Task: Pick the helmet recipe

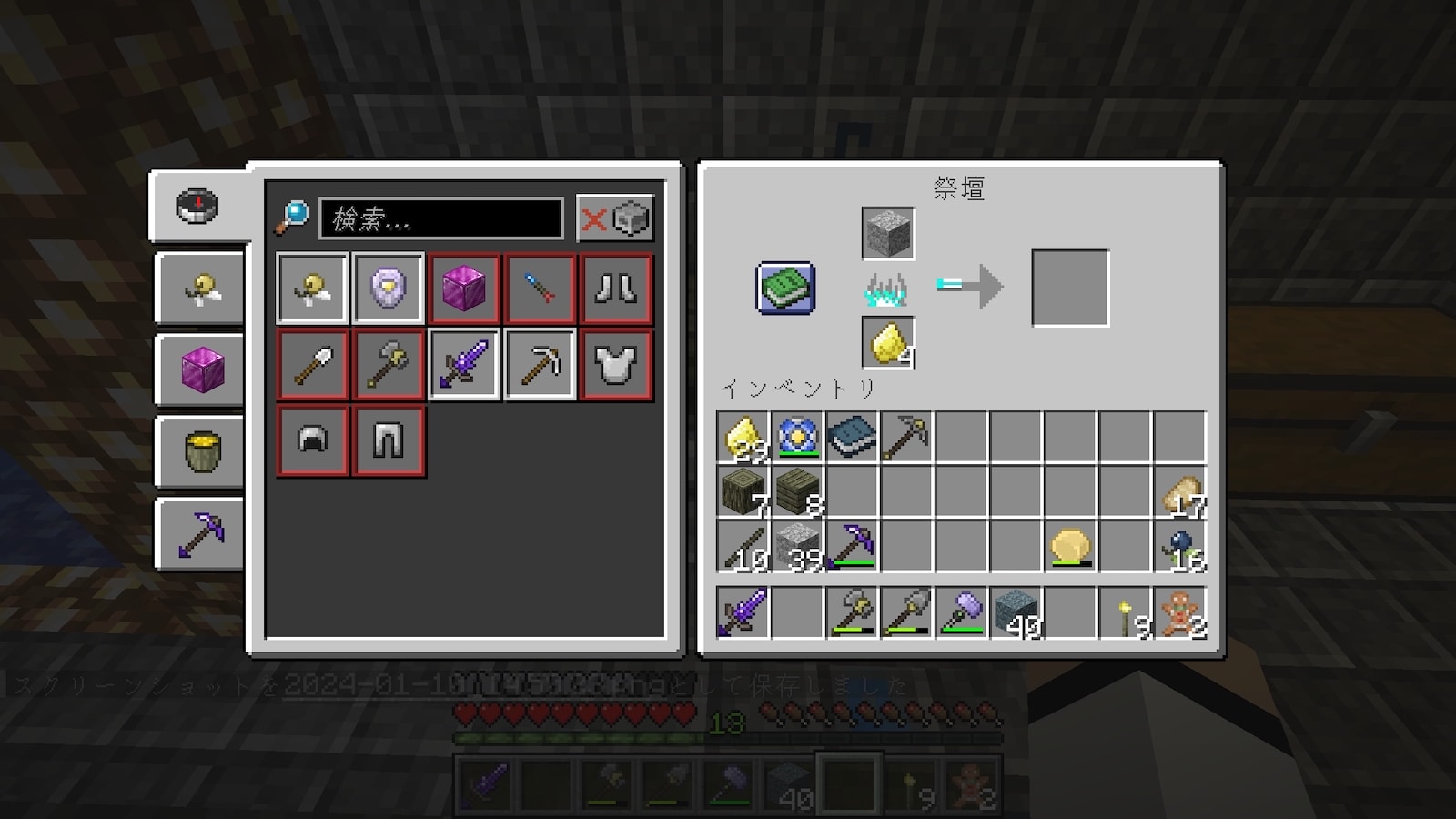Action: click(x=313, y=441)
